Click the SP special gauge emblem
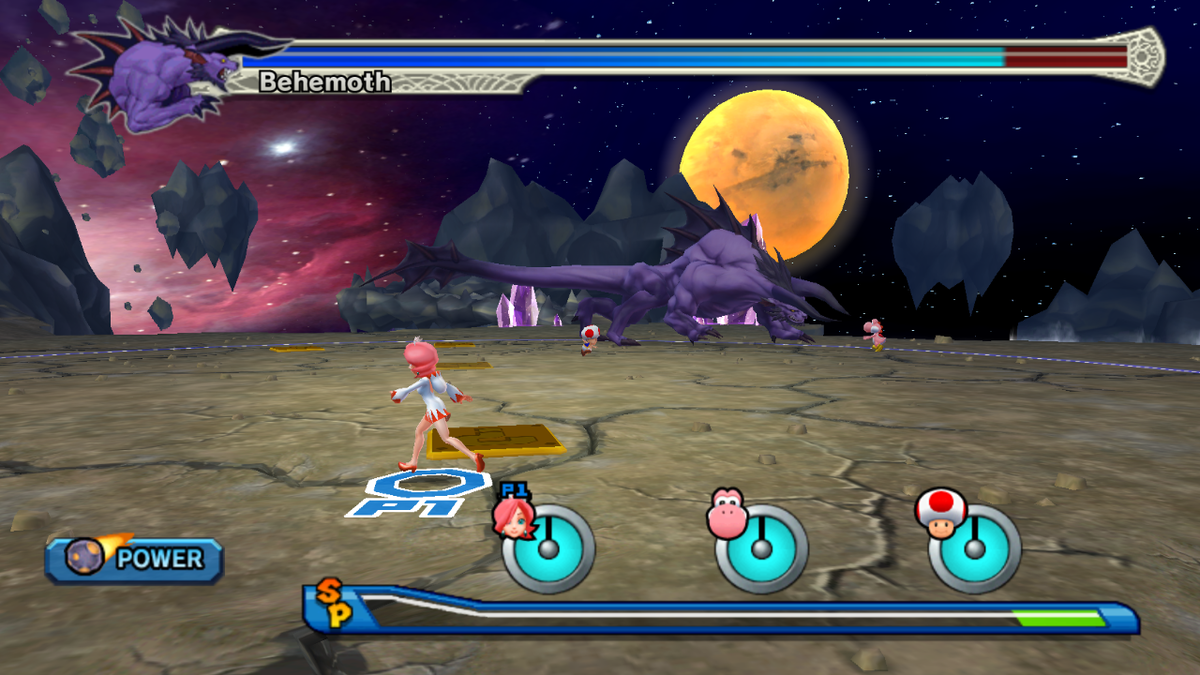This screenshot has width=1200, height=675. (x=334, y=605)
